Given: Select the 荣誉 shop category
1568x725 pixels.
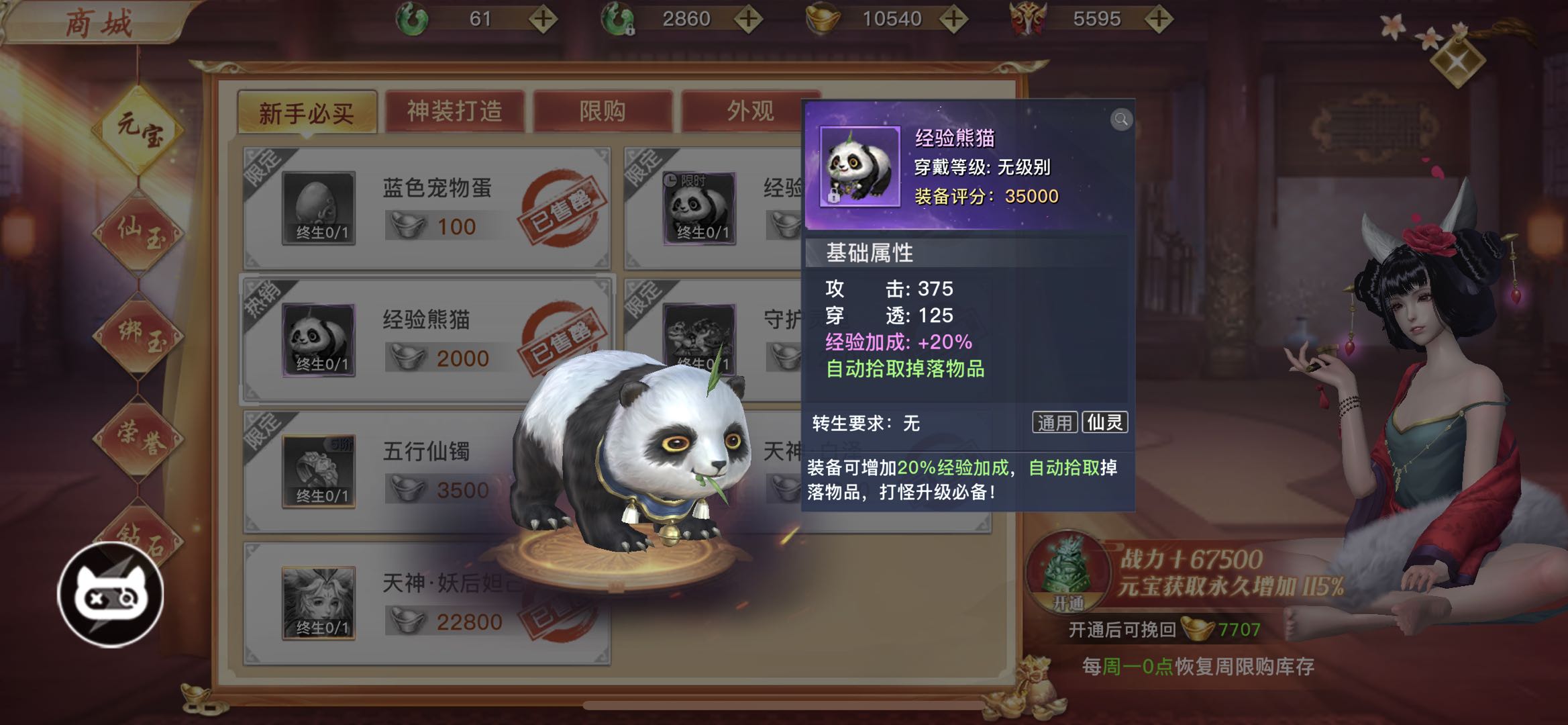Looking at the screenshot, I should 139,438.
